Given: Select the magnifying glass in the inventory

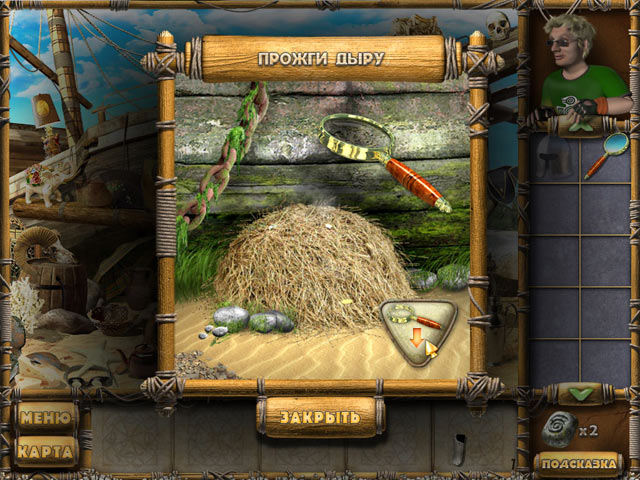Looking at the screenshot, I should point(606,156).
